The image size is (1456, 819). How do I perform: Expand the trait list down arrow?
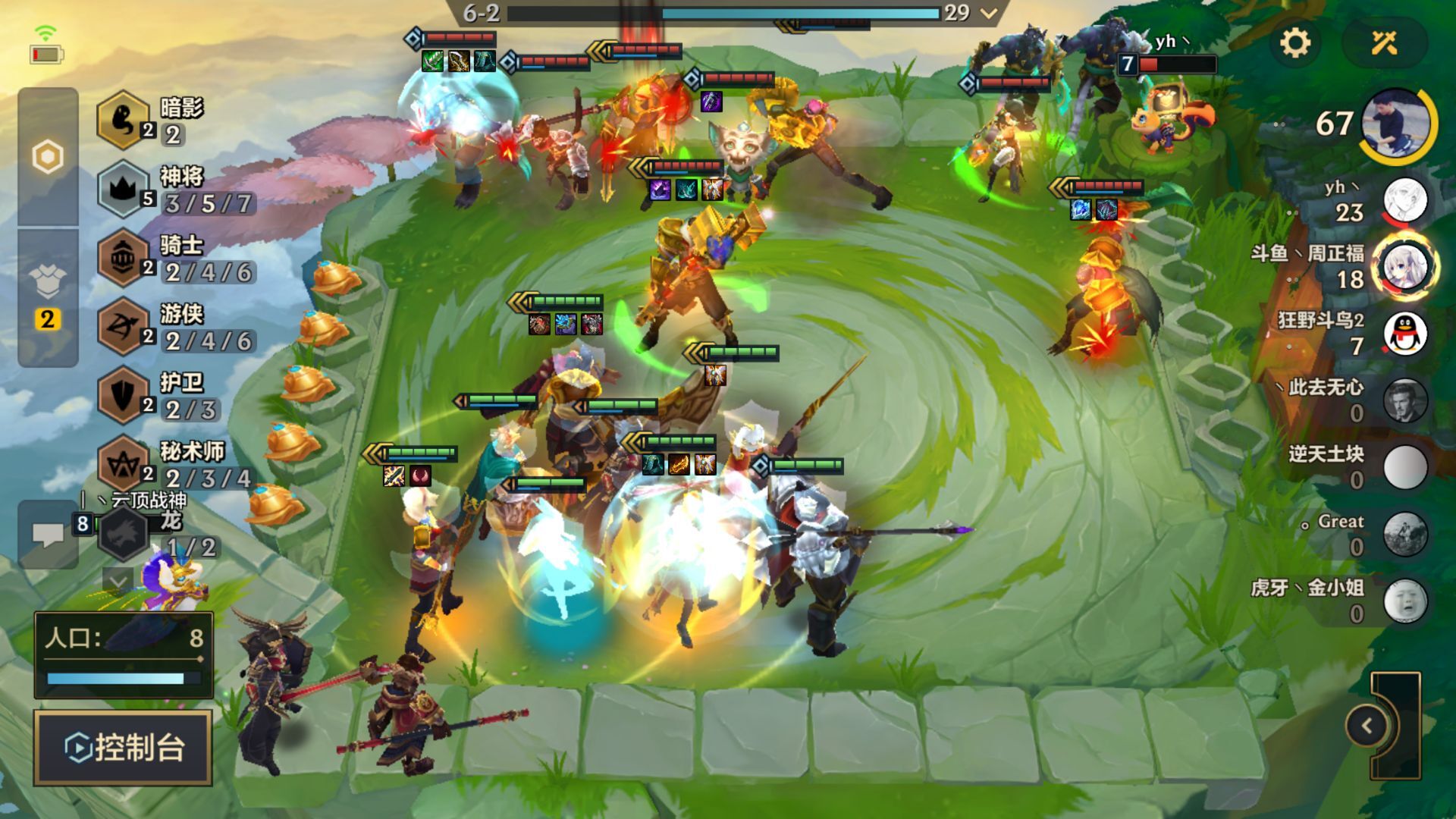click(118, 582)
